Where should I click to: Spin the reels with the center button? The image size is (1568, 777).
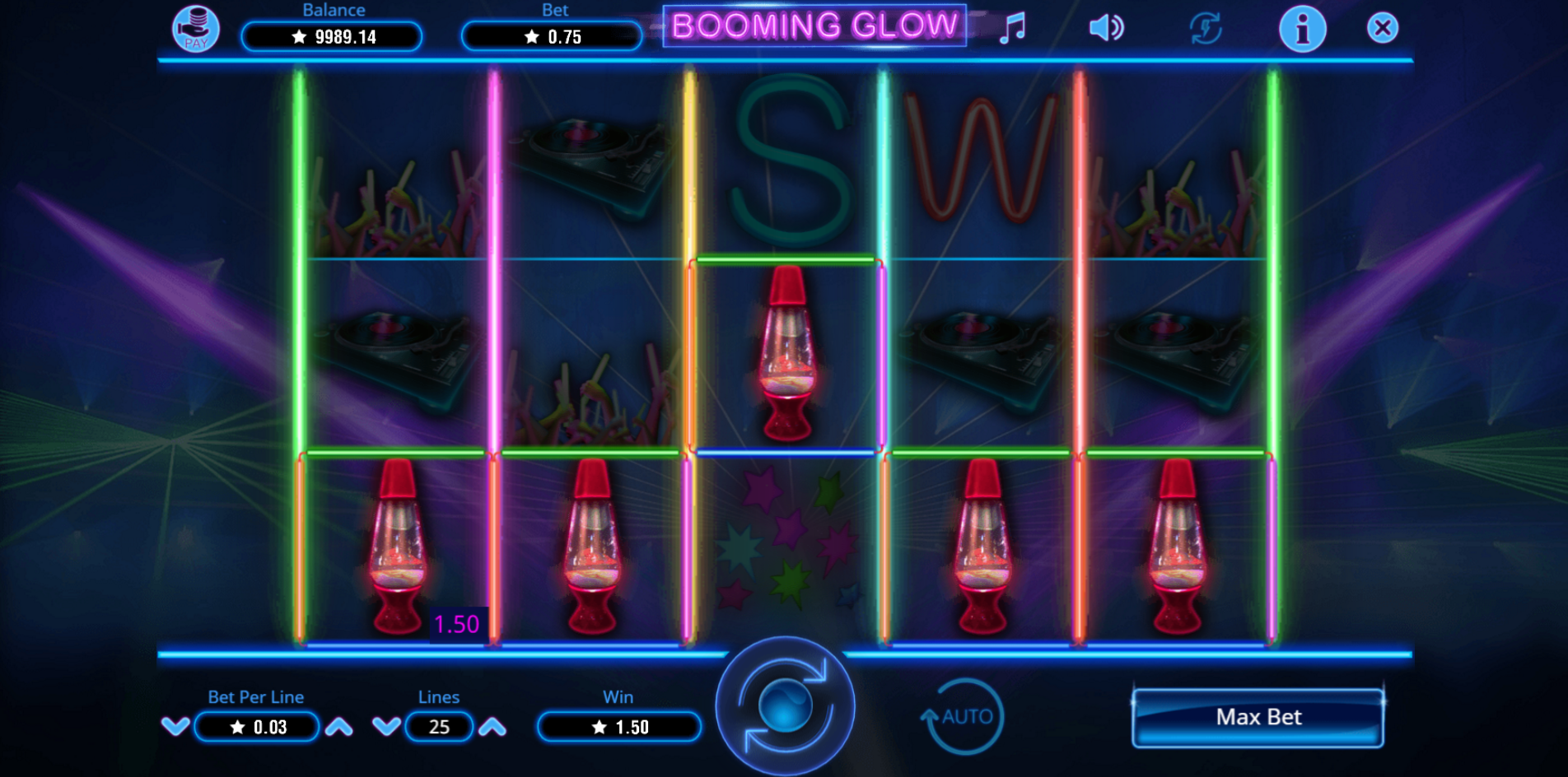point(785,707)
